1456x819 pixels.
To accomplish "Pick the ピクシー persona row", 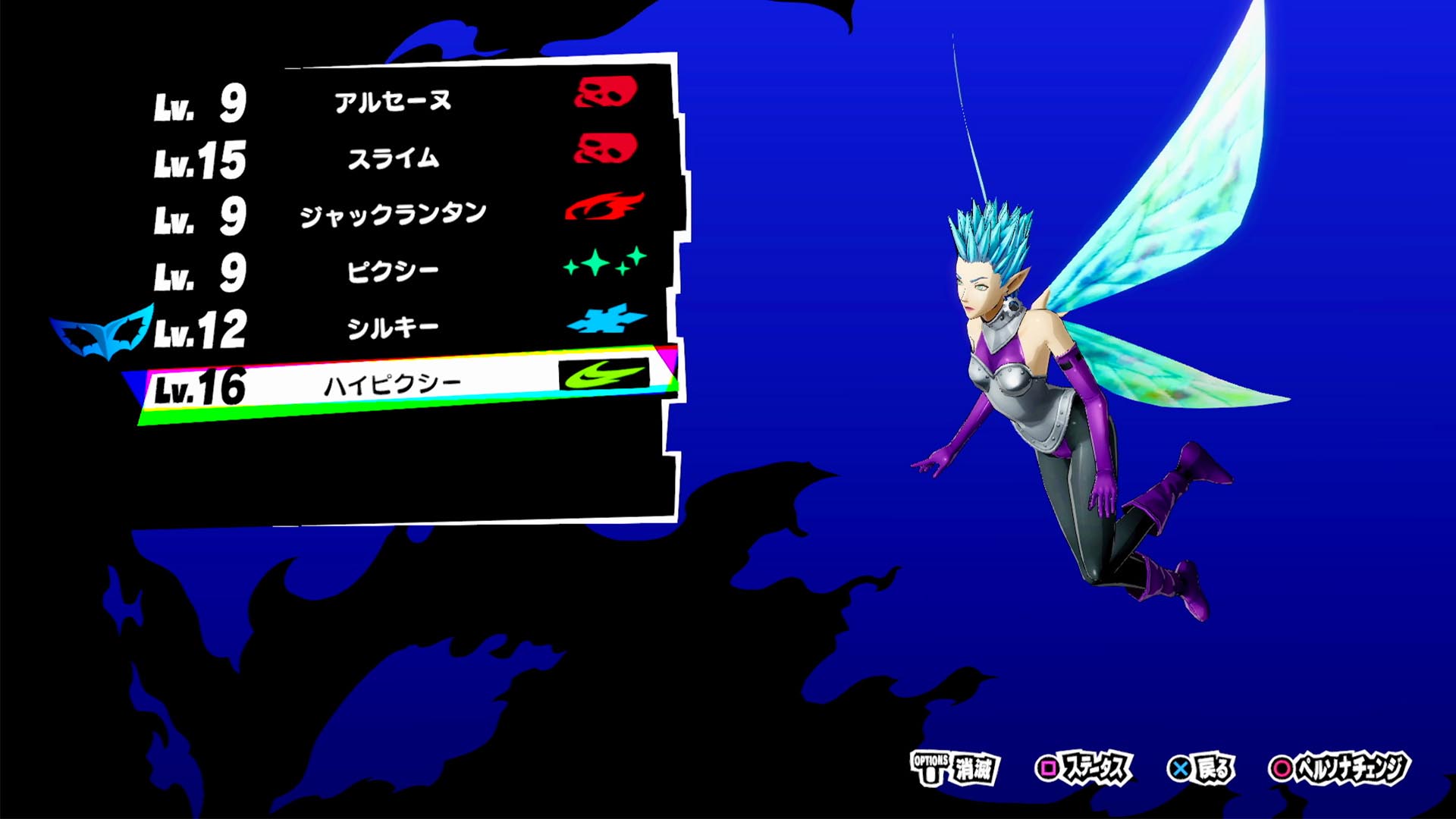I will [x=393, y=271].
